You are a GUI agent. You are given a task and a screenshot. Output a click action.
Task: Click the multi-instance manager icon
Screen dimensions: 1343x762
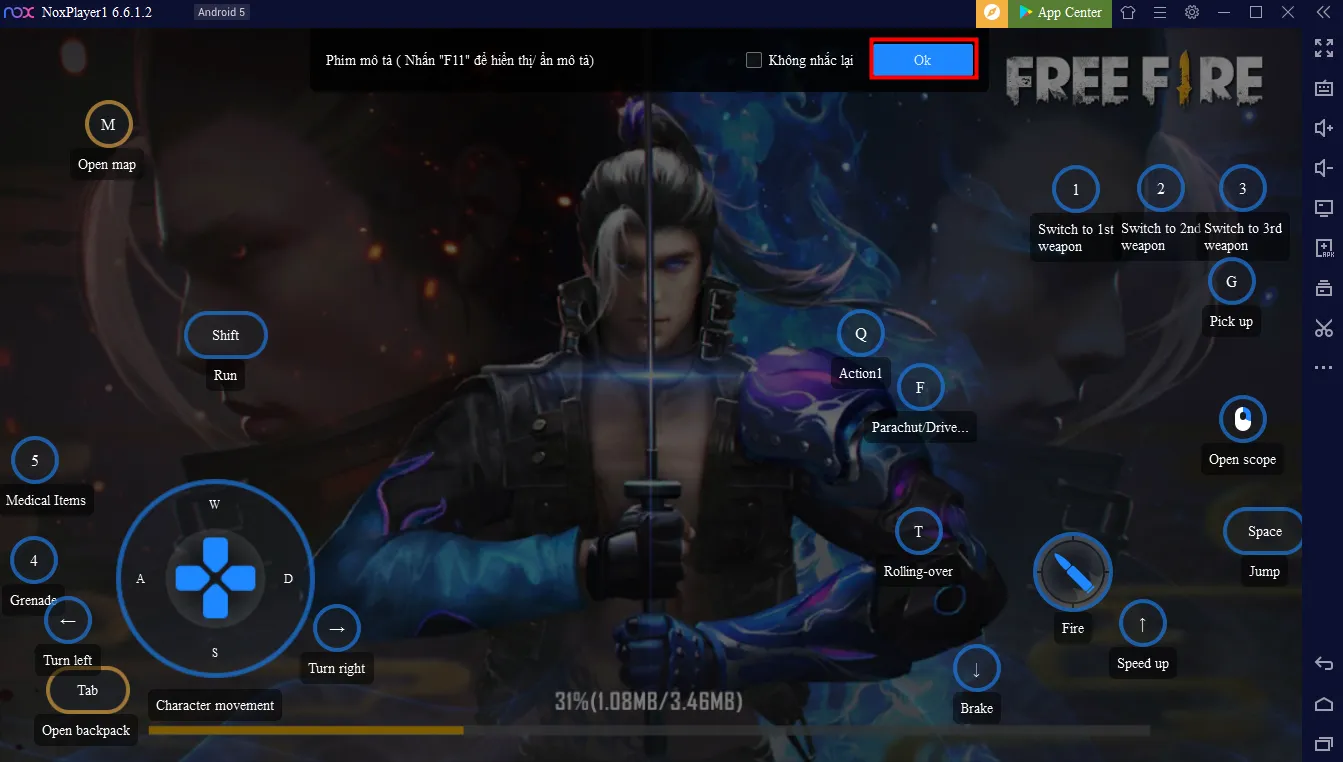pyautogui.click(x=1323, y=287)
